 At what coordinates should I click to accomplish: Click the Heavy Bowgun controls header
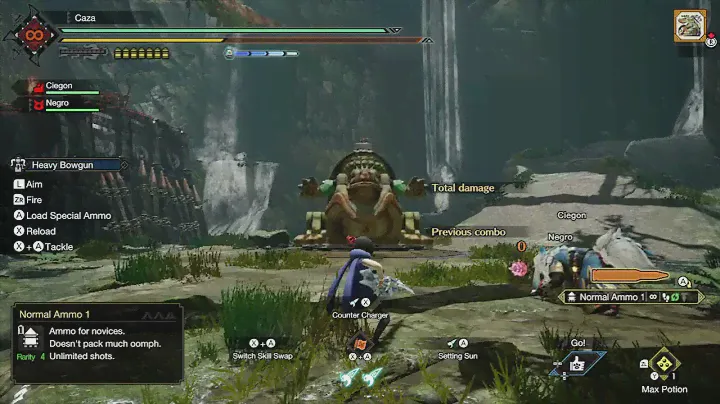pyautogui.click(x=68, y=164)
